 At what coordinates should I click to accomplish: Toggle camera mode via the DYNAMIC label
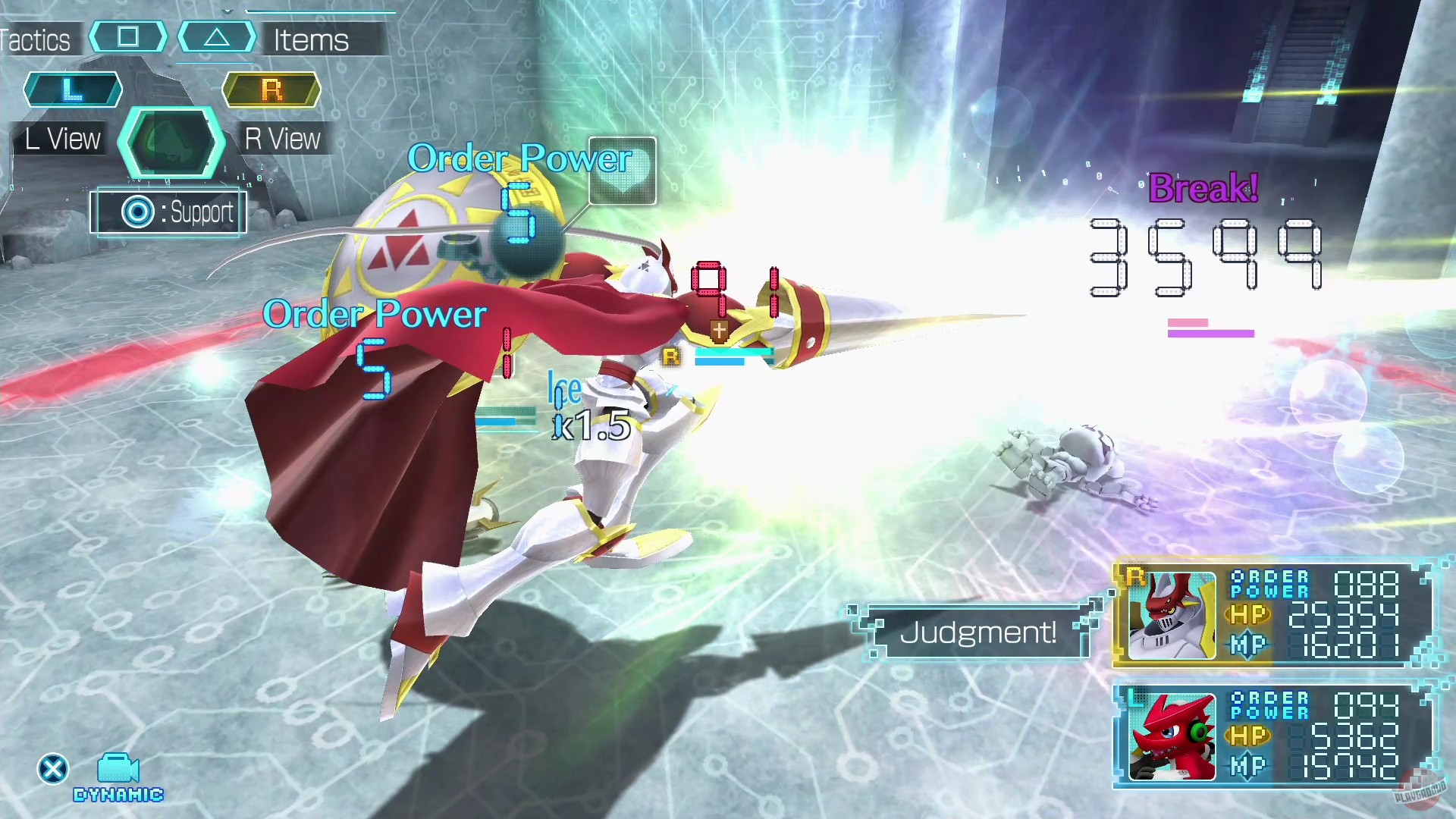[x=118, y=795]
